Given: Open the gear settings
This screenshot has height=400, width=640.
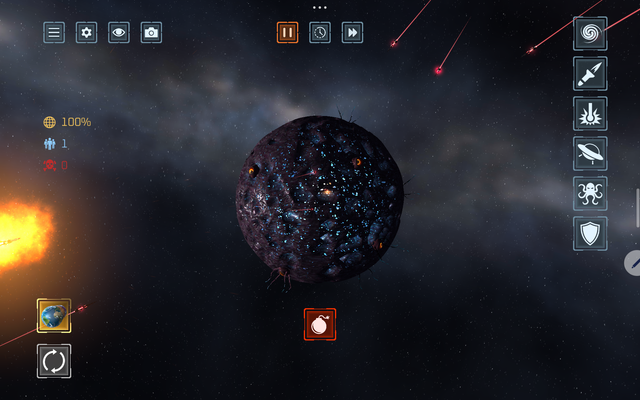Looking at the screenshot, I should (86, 32).
